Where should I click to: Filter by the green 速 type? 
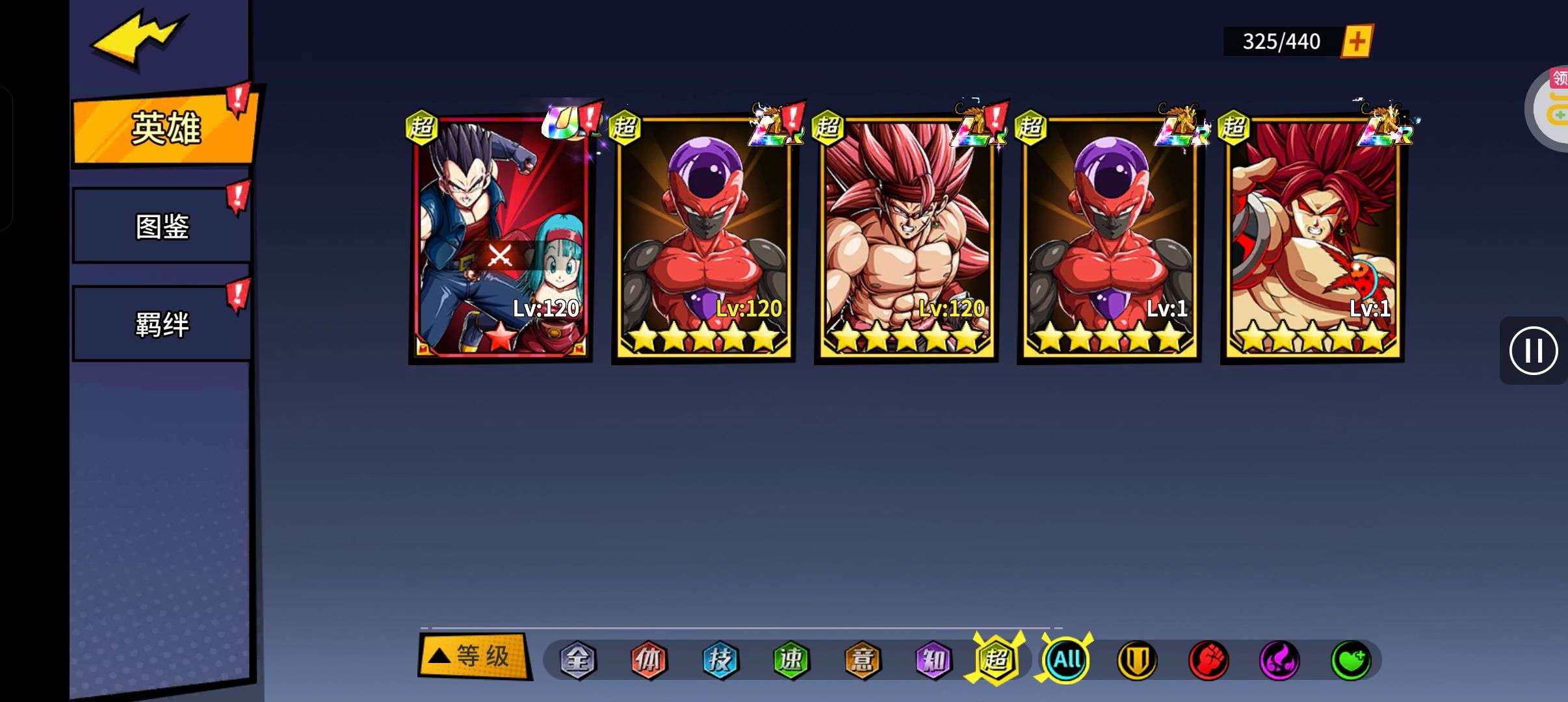tap(791, 660)
